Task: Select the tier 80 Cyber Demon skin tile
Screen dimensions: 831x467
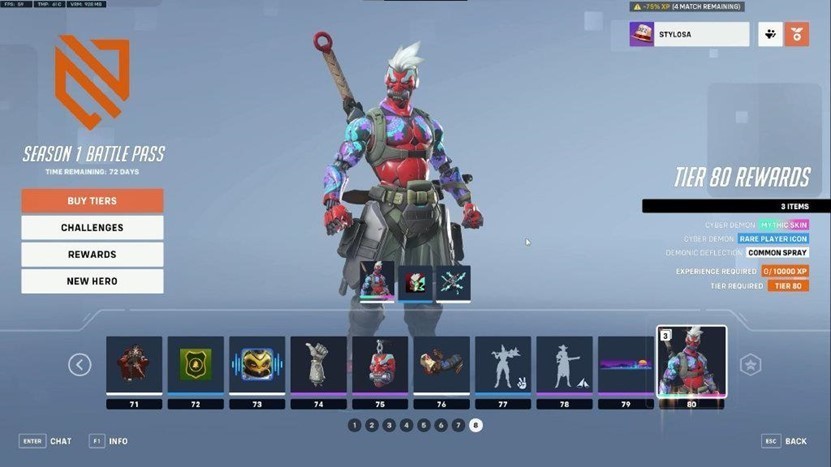Action: [691, 362]
